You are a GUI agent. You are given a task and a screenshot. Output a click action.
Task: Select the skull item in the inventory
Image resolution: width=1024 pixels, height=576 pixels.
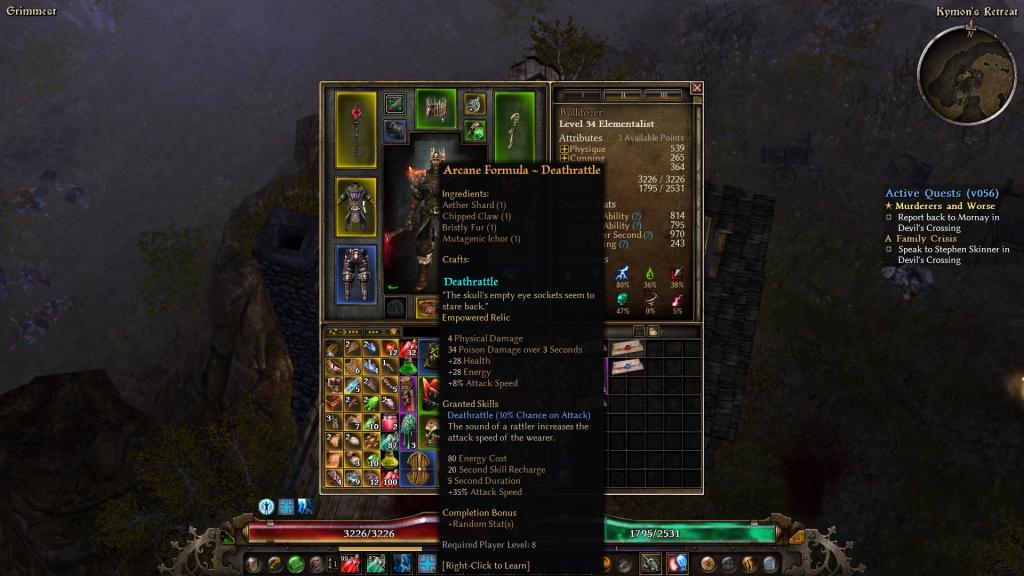coord(431,430)
